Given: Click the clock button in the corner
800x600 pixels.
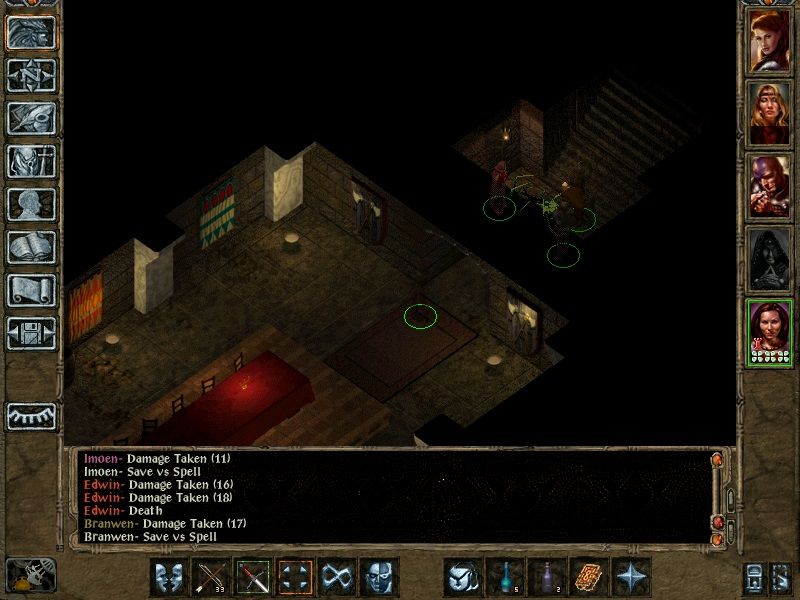Looking at the screenshot, I should click(30, 576).
